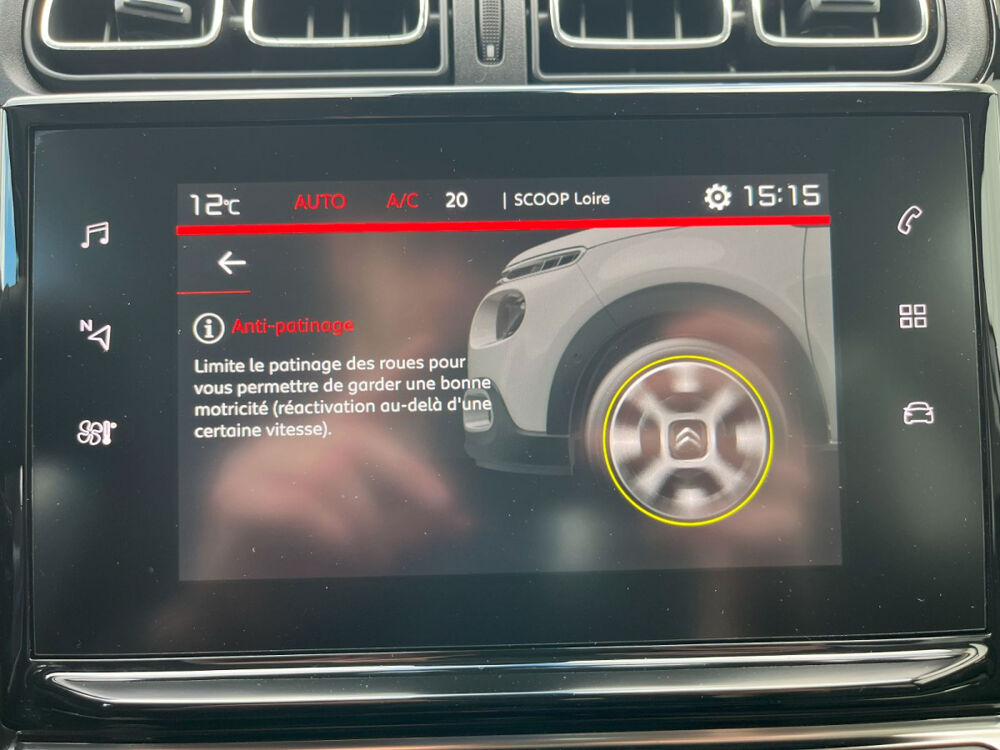Open the vehicle car settings menu
Image resolution: width=1000 pixels, height=750 pixels.
coord(917,413)
